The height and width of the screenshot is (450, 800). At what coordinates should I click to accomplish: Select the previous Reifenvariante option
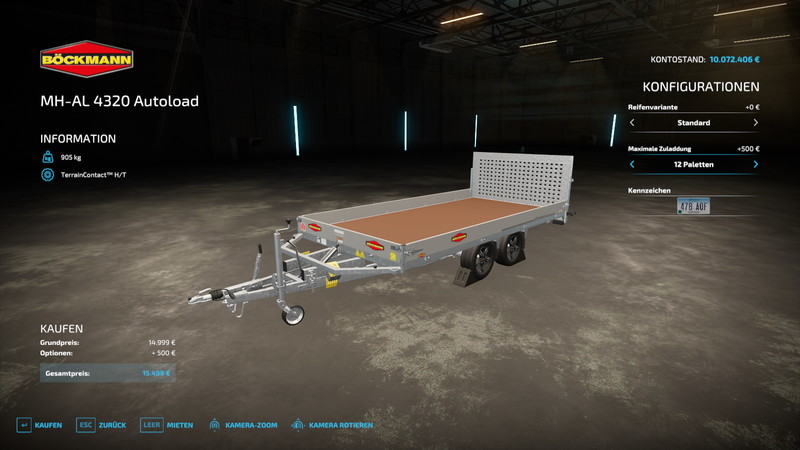(632, 123)
